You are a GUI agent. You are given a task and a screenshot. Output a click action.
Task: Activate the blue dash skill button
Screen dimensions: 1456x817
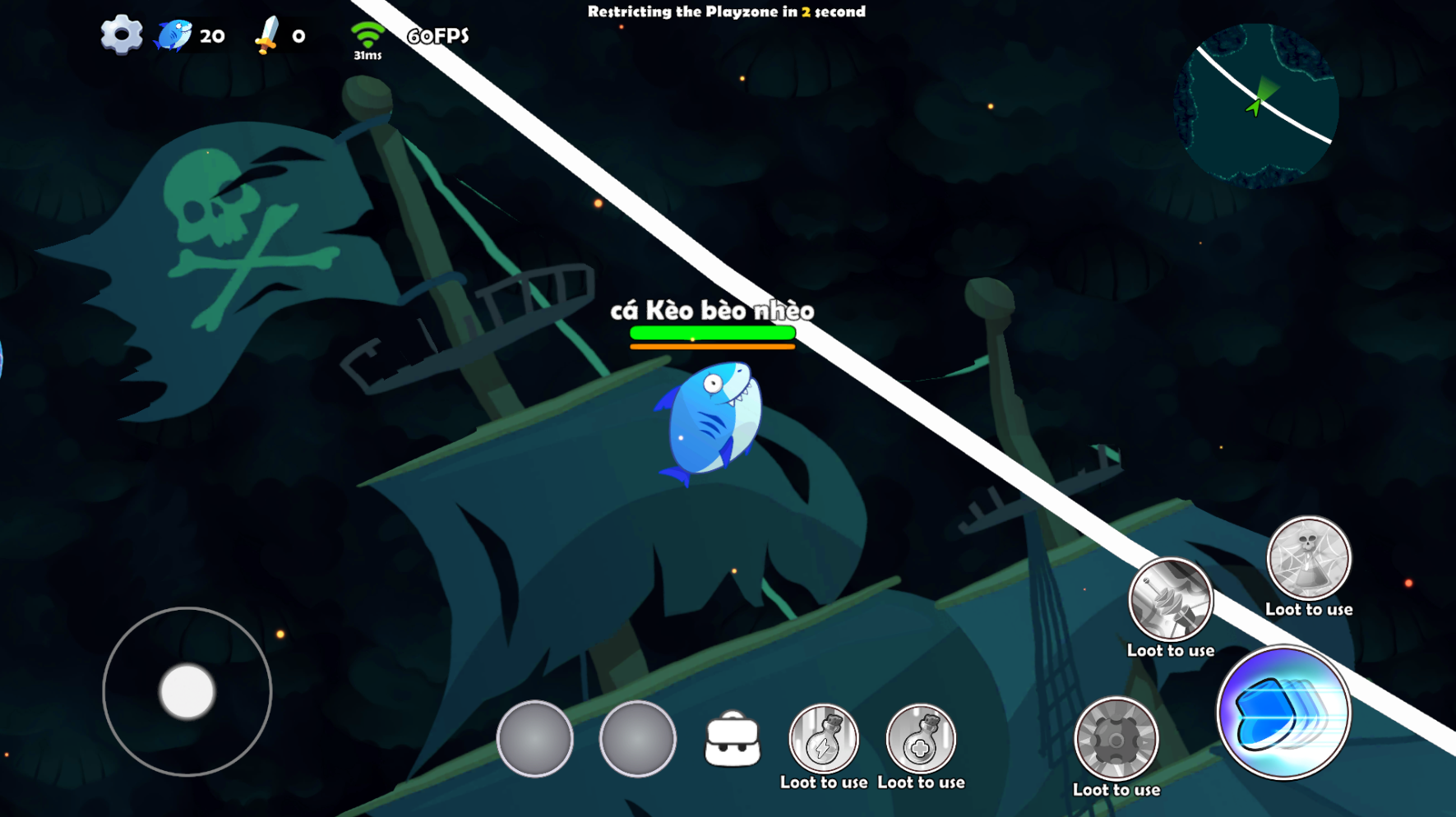(x=1283, y=713)
